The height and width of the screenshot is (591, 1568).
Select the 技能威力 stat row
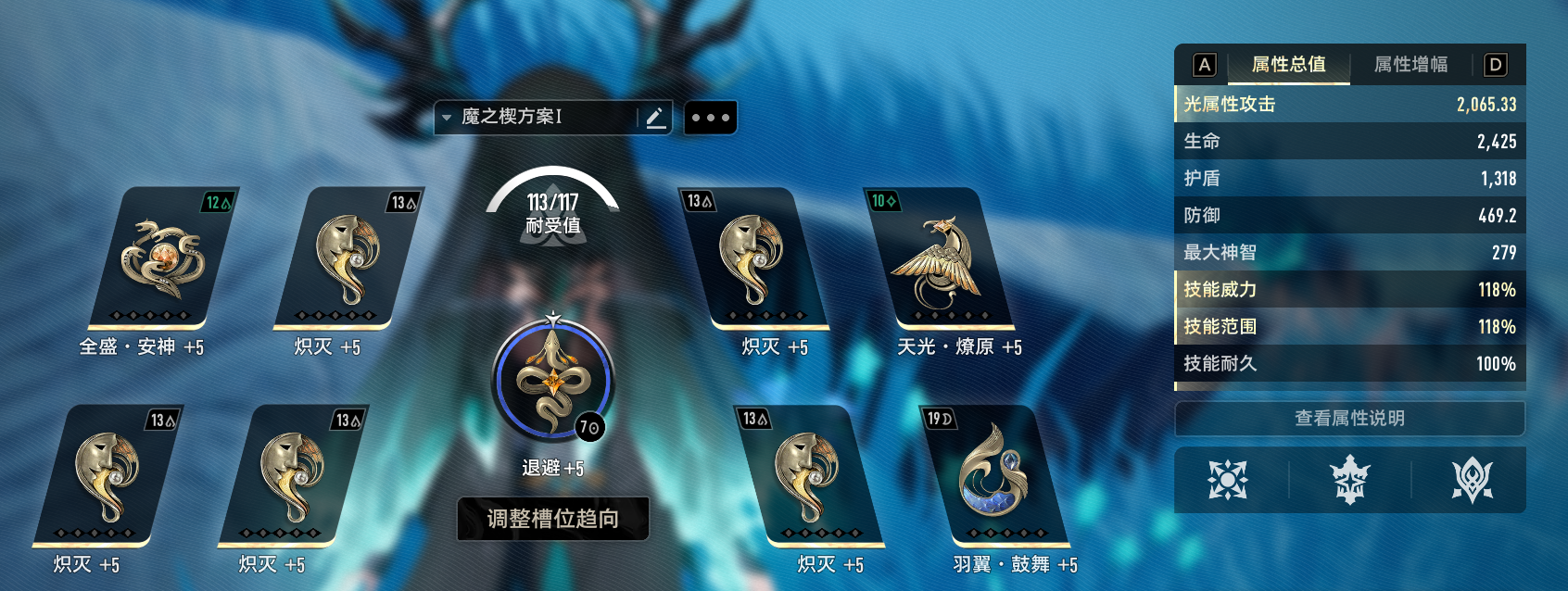1349,290
